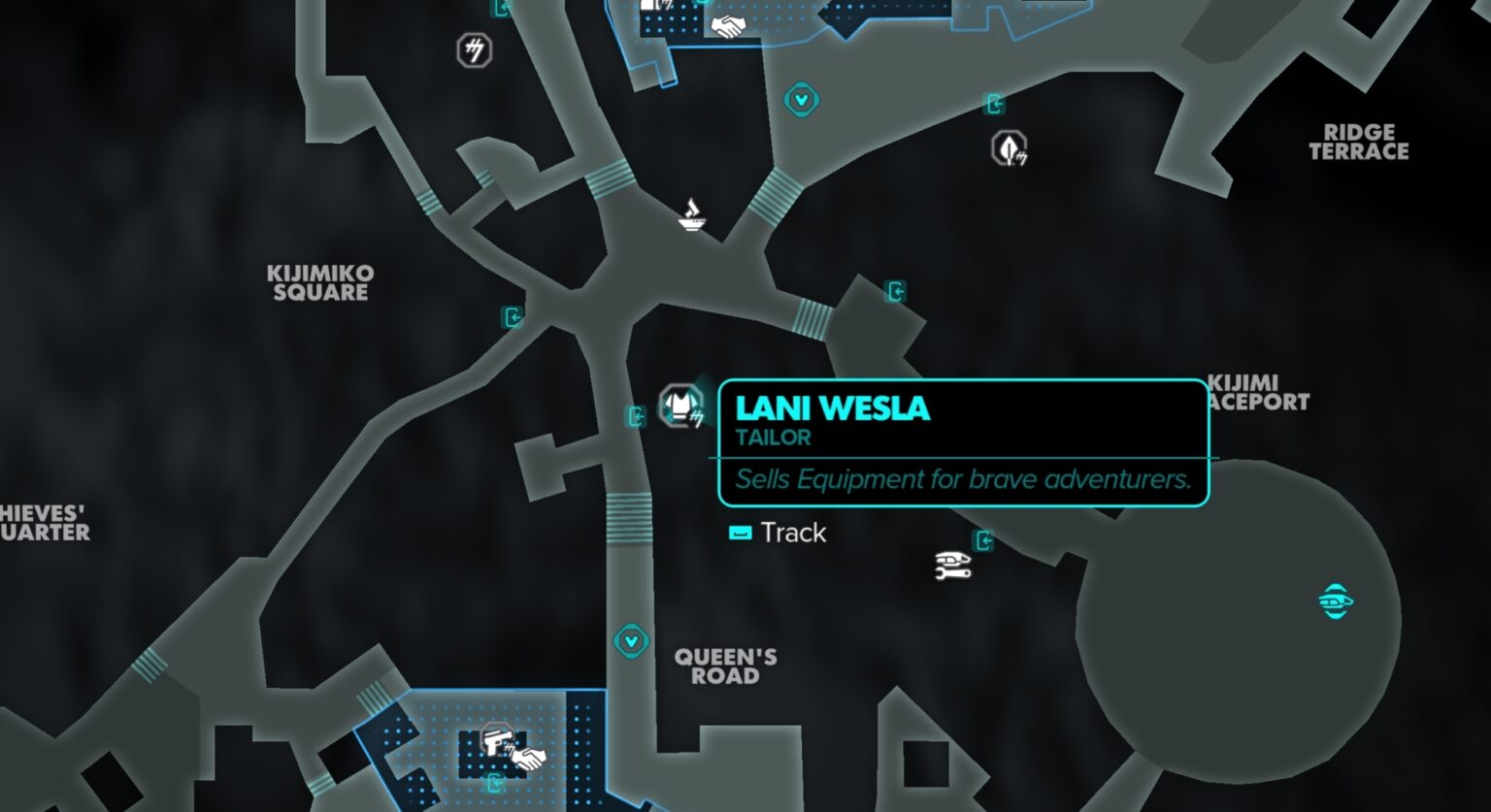
Task: Click the entrance arrow icon above the mechanic marker
Action: click(982, 539)
